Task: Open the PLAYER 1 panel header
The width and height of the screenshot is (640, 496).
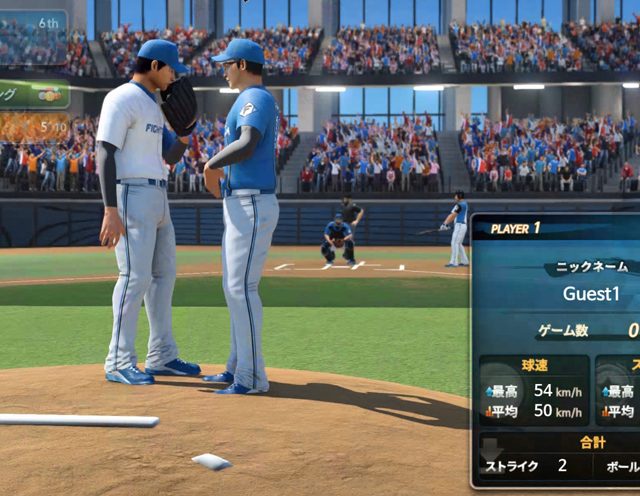Action: pos(516,228)
